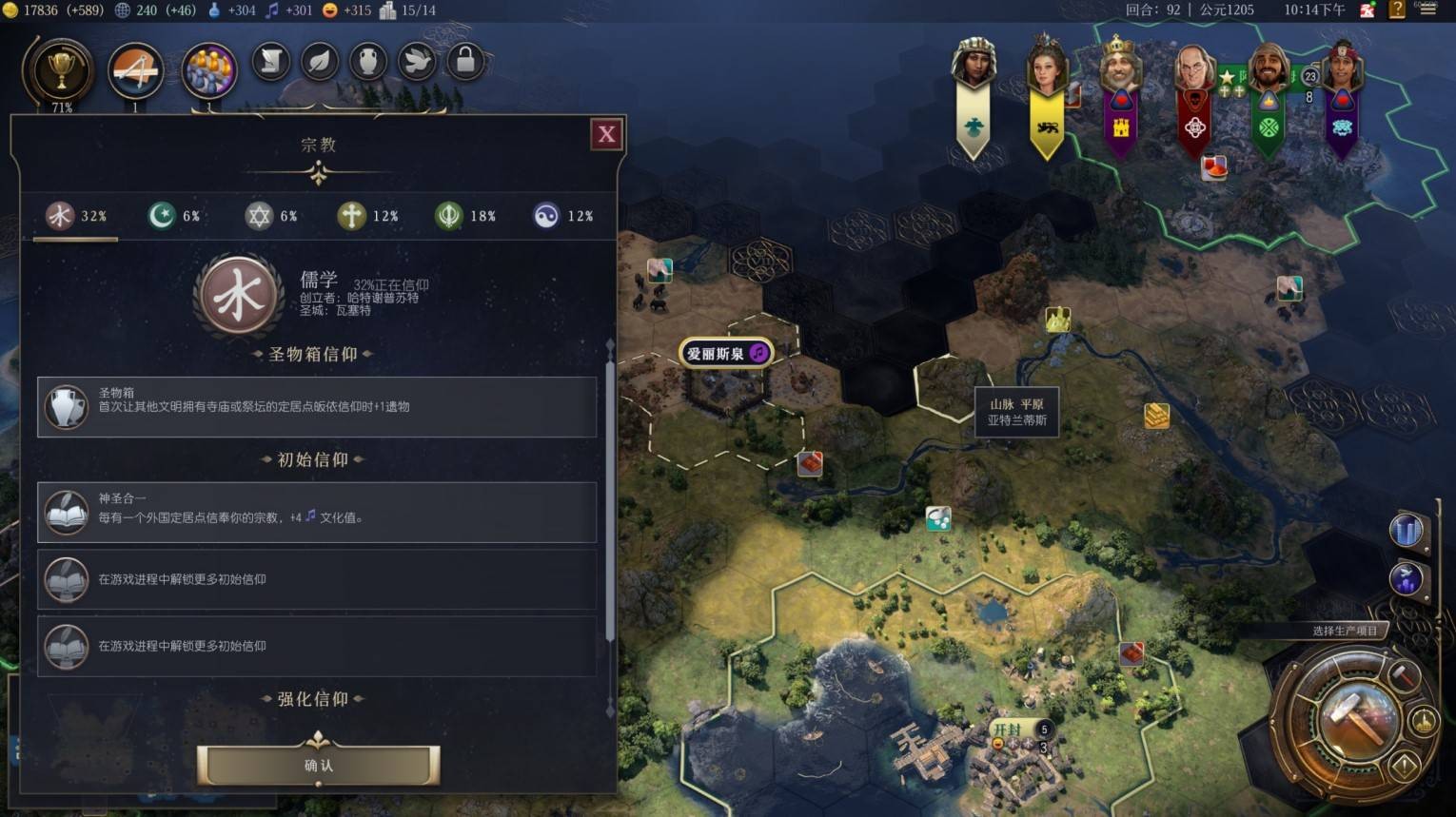Close the religion panel with the X
Image resolution: width=1456 pixels, height=817 pixels.
tap(606, 135)
